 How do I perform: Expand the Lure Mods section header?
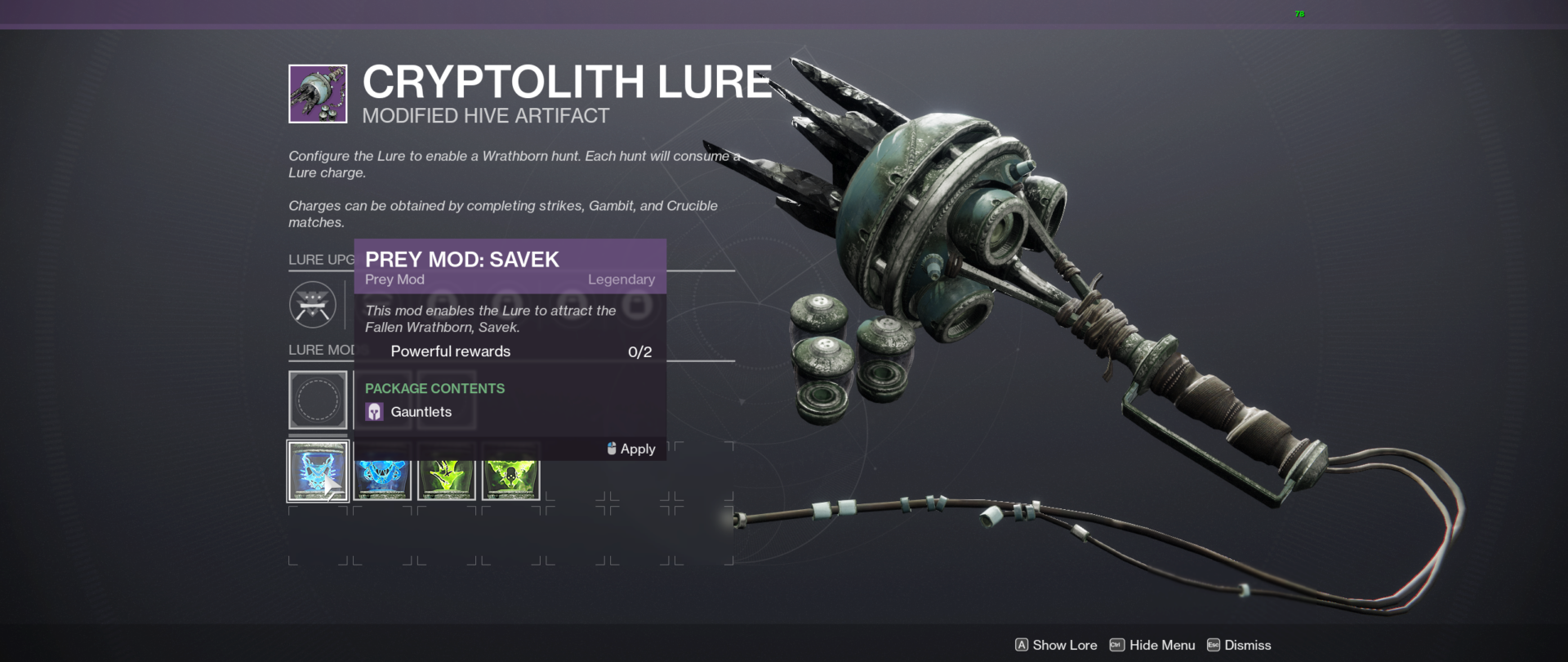pyautogui.click(x=318, y=350)
